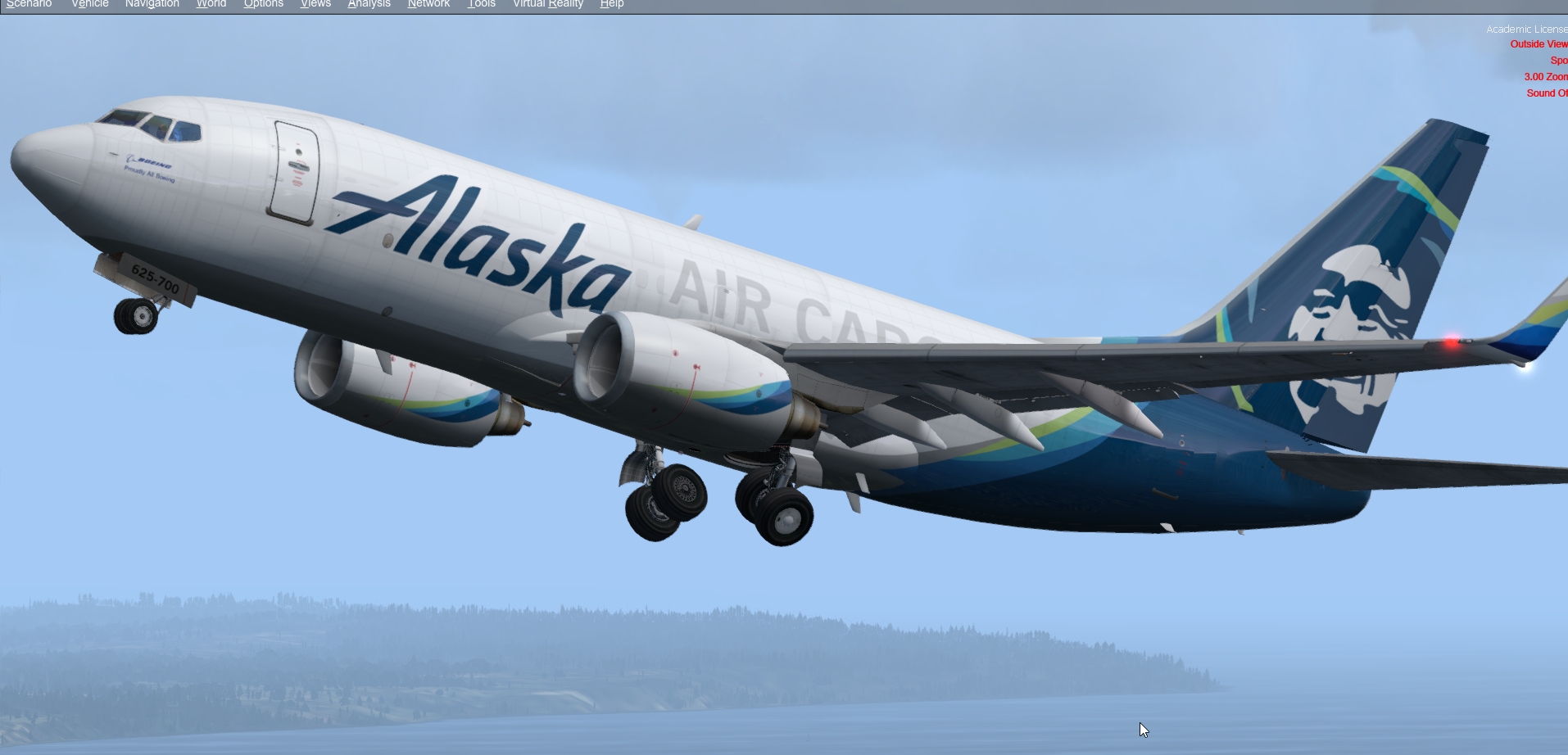Viewport: 1568px width, 755px height.
Task: Open the Options menu
Action: coord(263,4)
